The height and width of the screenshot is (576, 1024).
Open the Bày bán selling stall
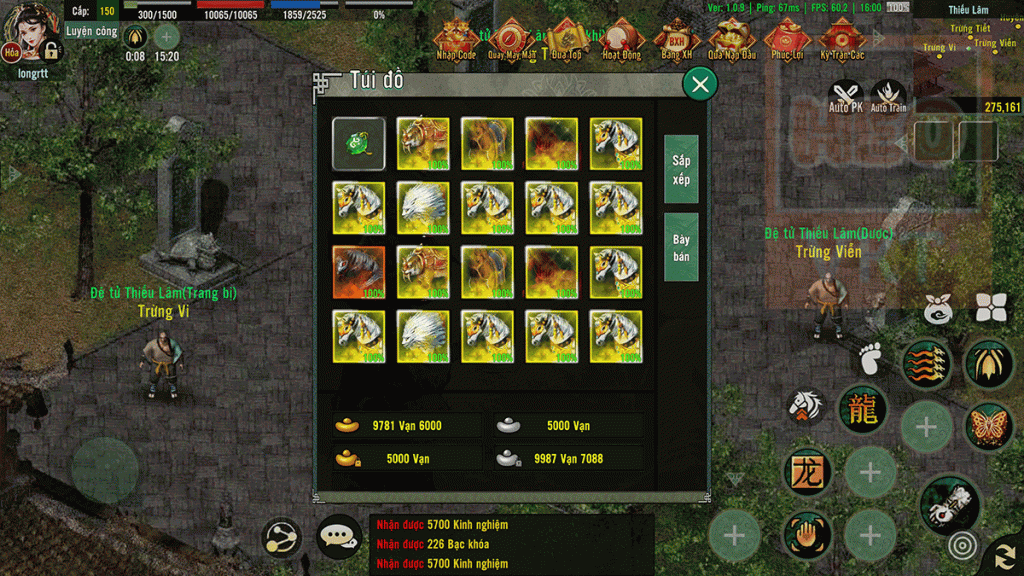click(681, 248)
